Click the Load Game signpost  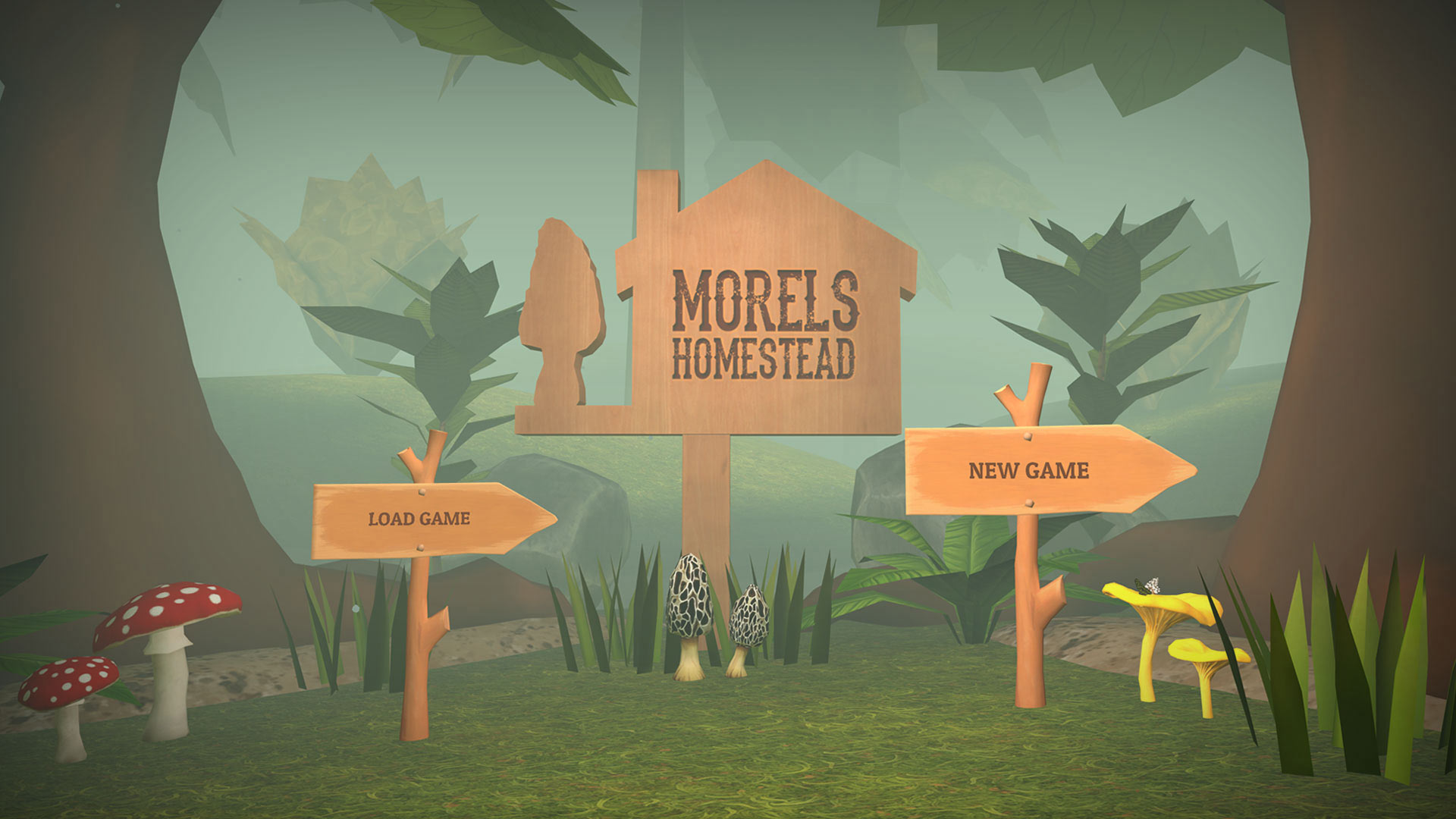[425, 519]
